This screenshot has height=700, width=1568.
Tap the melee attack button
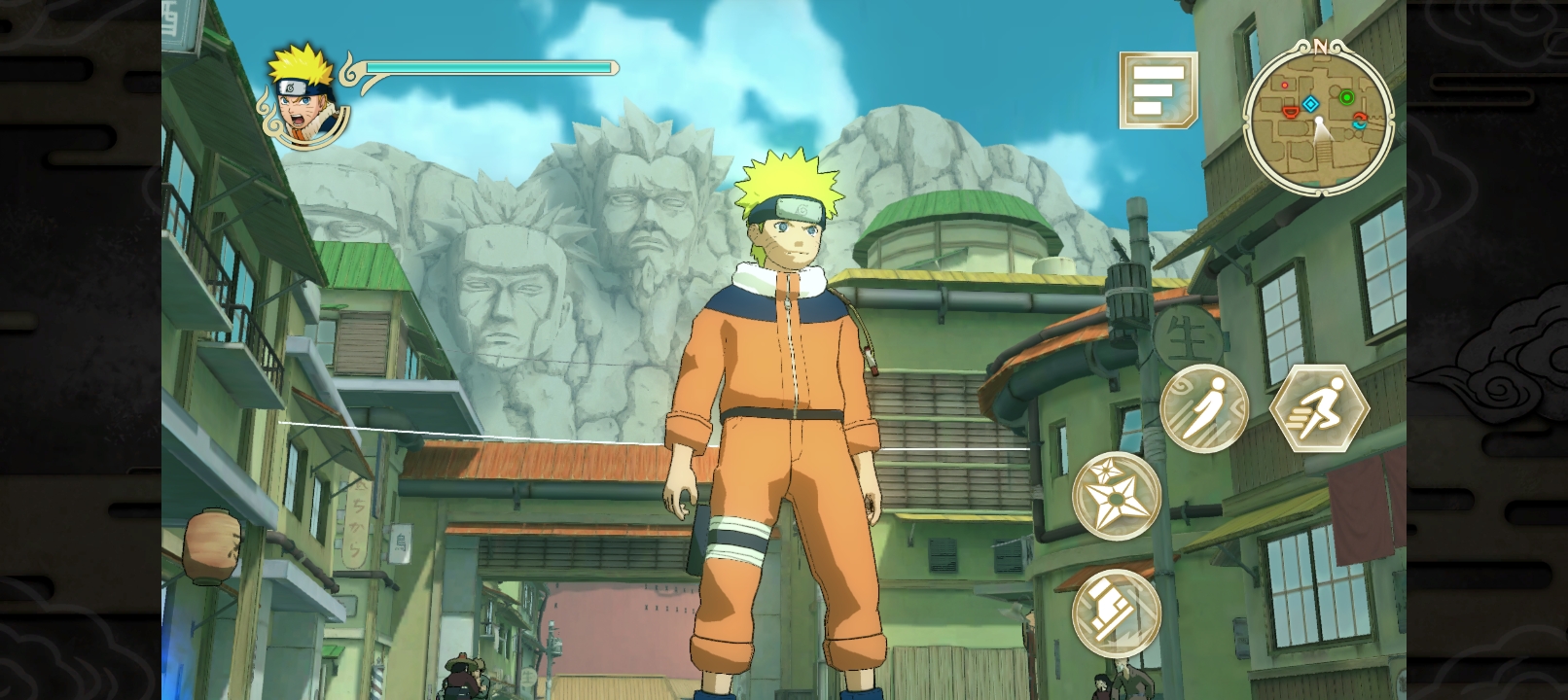click(x=1116, y=612)
